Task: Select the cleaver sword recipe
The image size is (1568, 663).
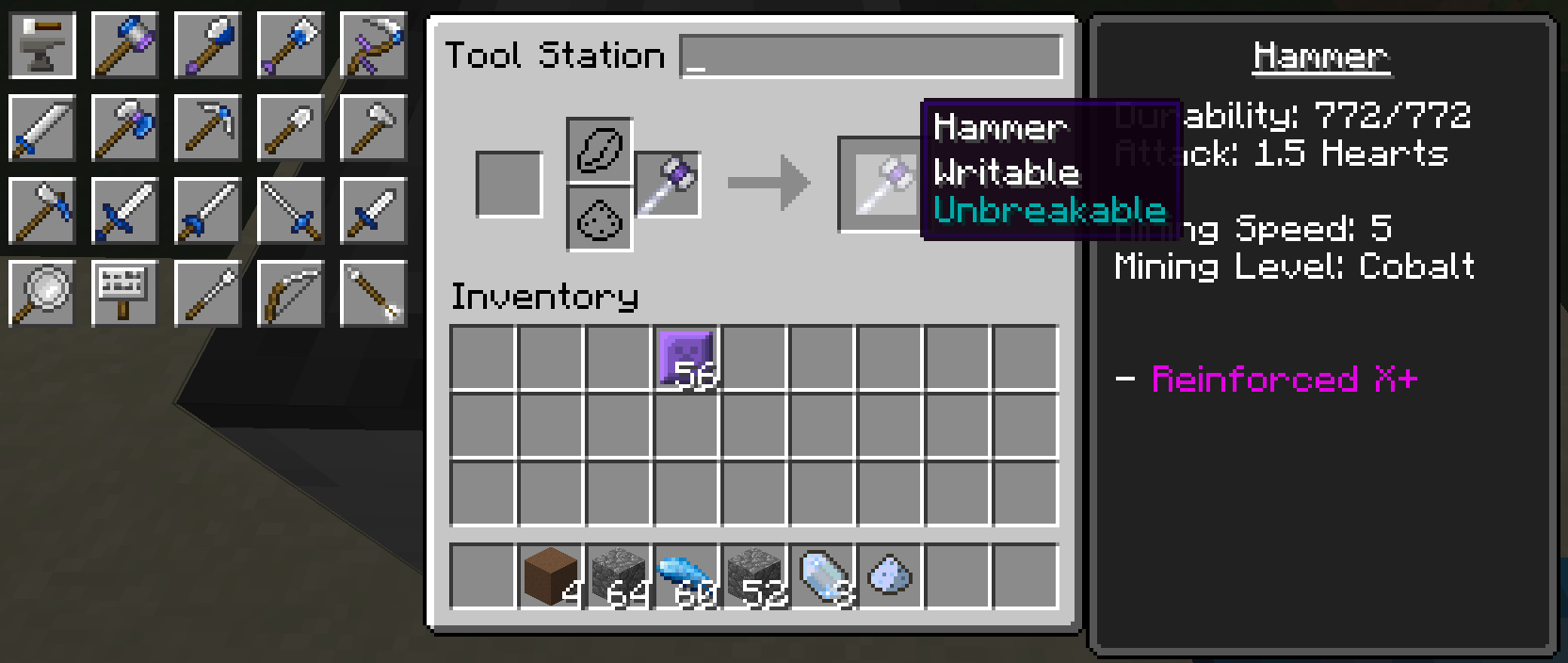Action: [42, 128]
